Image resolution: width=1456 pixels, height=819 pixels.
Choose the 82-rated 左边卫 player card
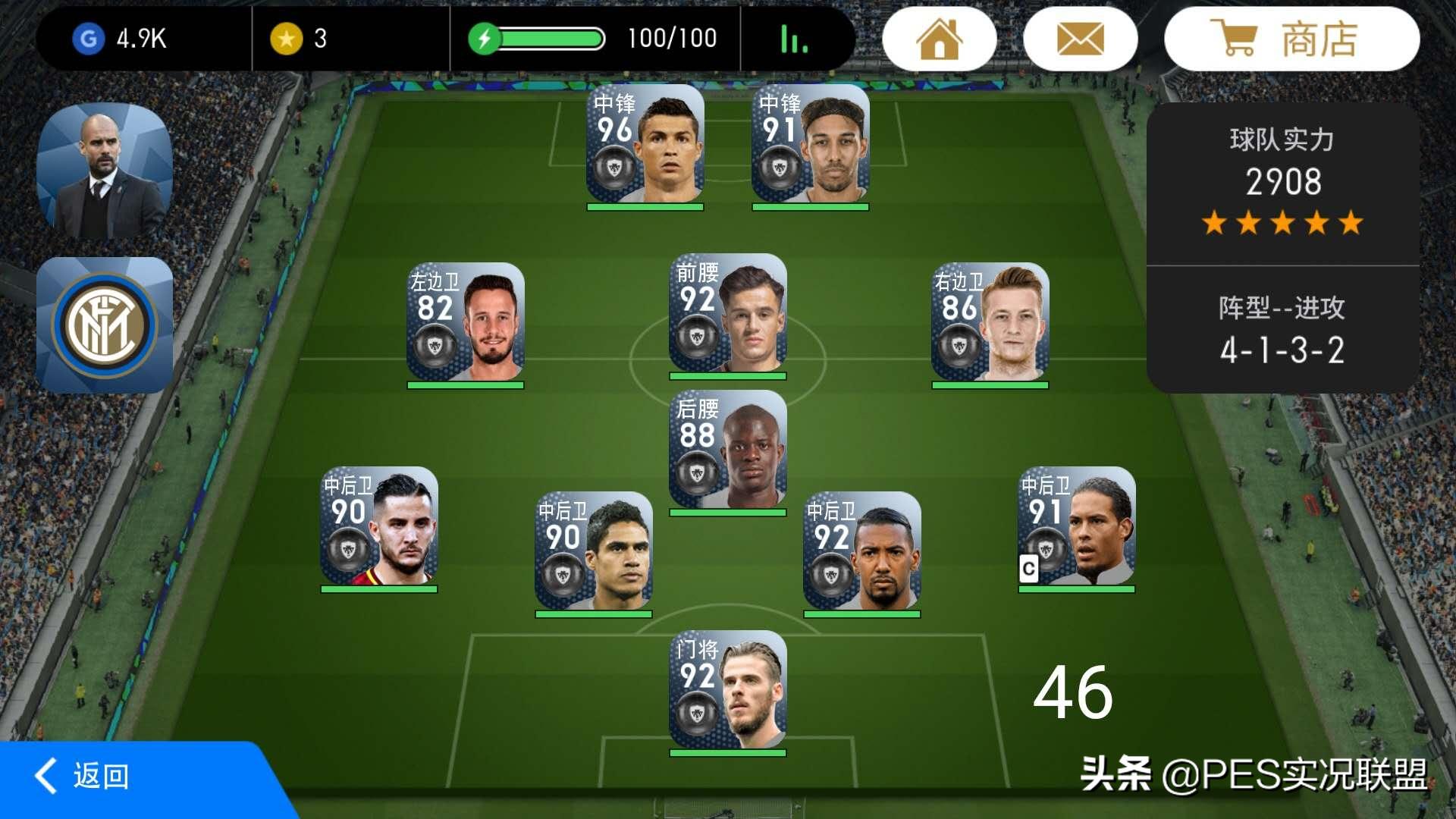tap(466, 323)
